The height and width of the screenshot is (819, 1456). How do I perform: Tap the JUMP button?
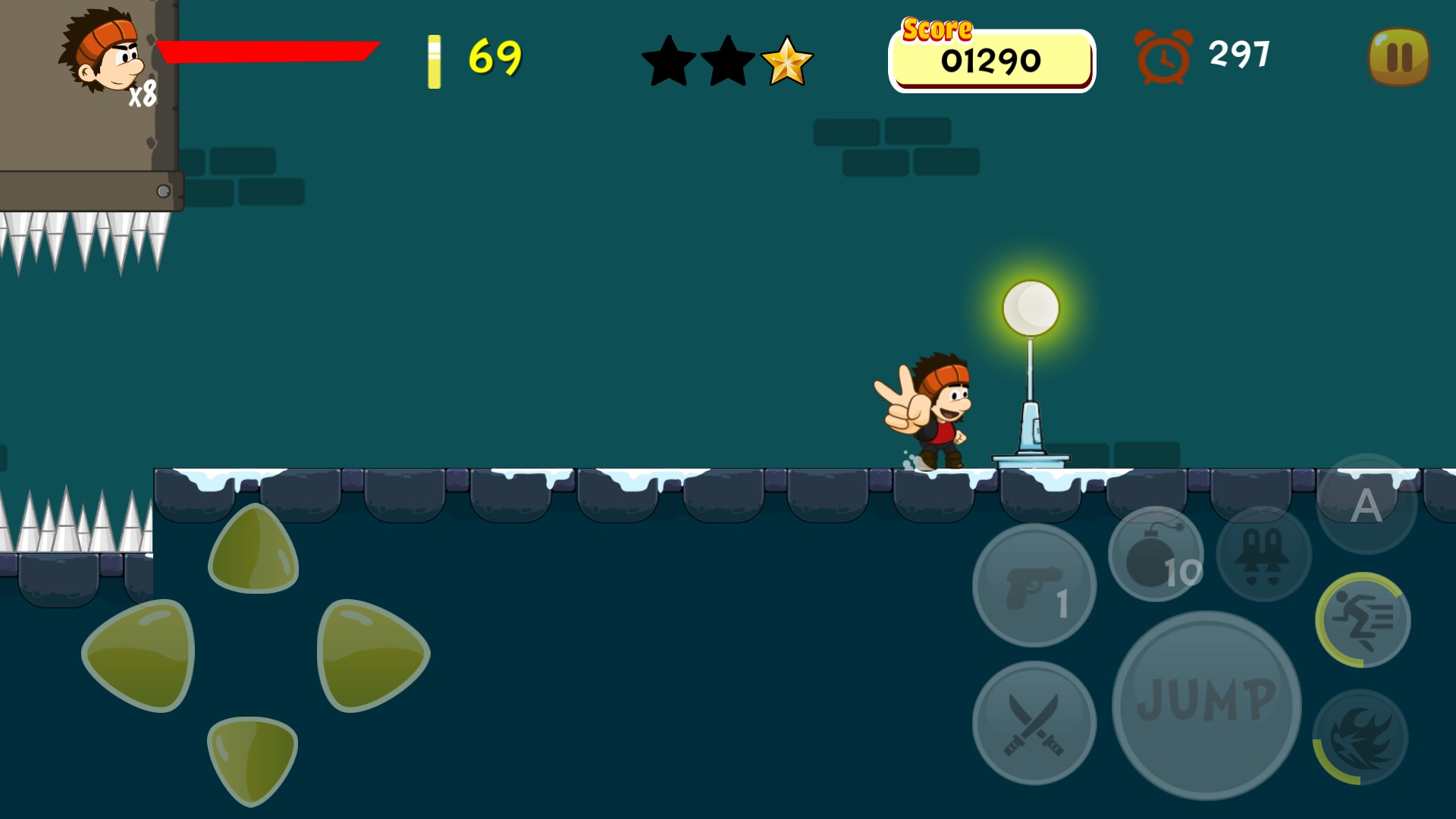[x=1207, y=704]
